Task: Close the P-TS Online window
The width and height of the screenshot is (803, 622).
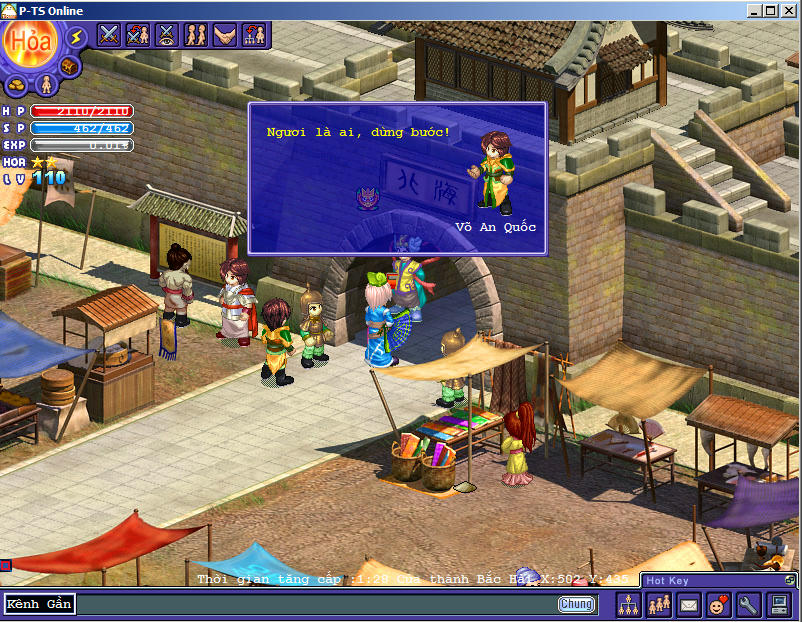Action: pyautogui.click(x=791, y=10)
